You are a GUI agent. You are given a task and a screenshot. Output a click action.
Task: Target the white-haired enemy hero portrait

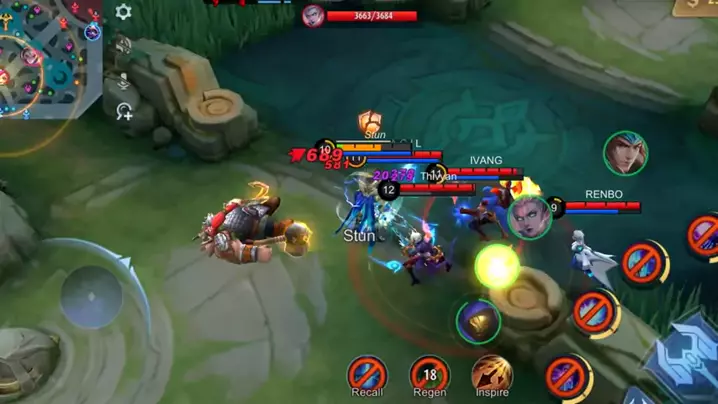529,216
